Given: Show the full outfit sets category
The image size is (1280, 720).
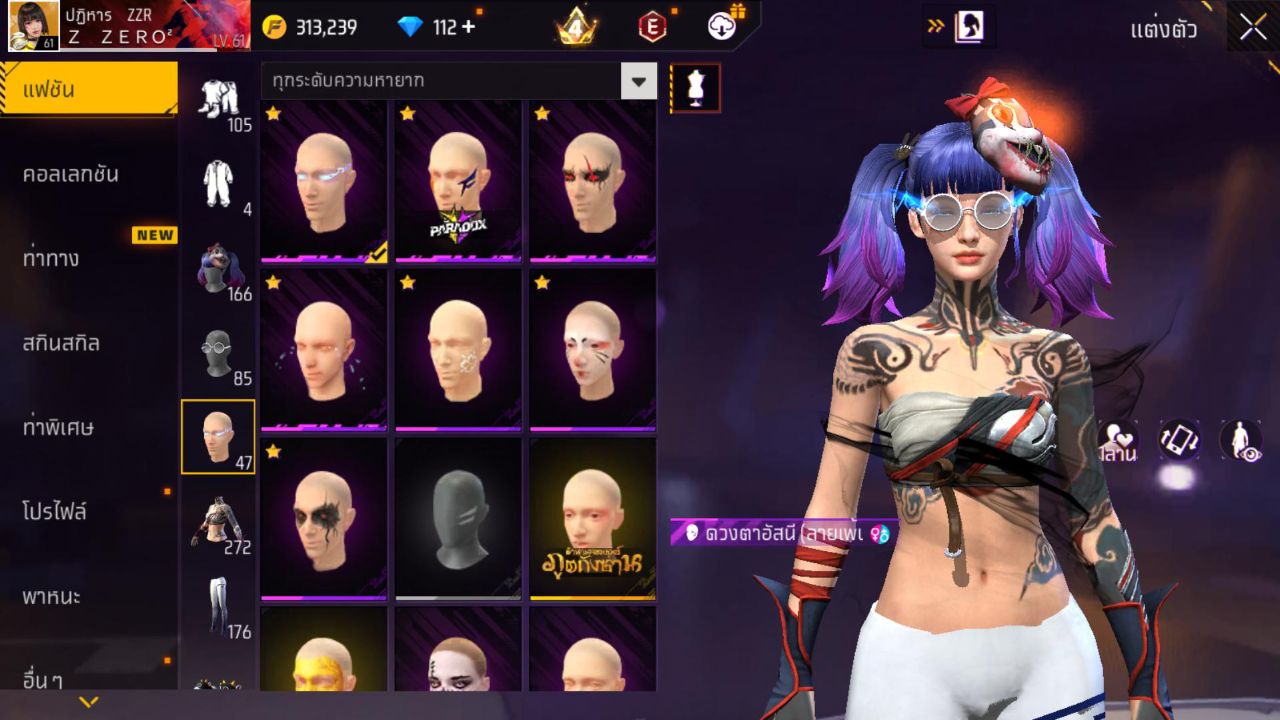Looking at the screenshot, I should (x=218, y=184).
